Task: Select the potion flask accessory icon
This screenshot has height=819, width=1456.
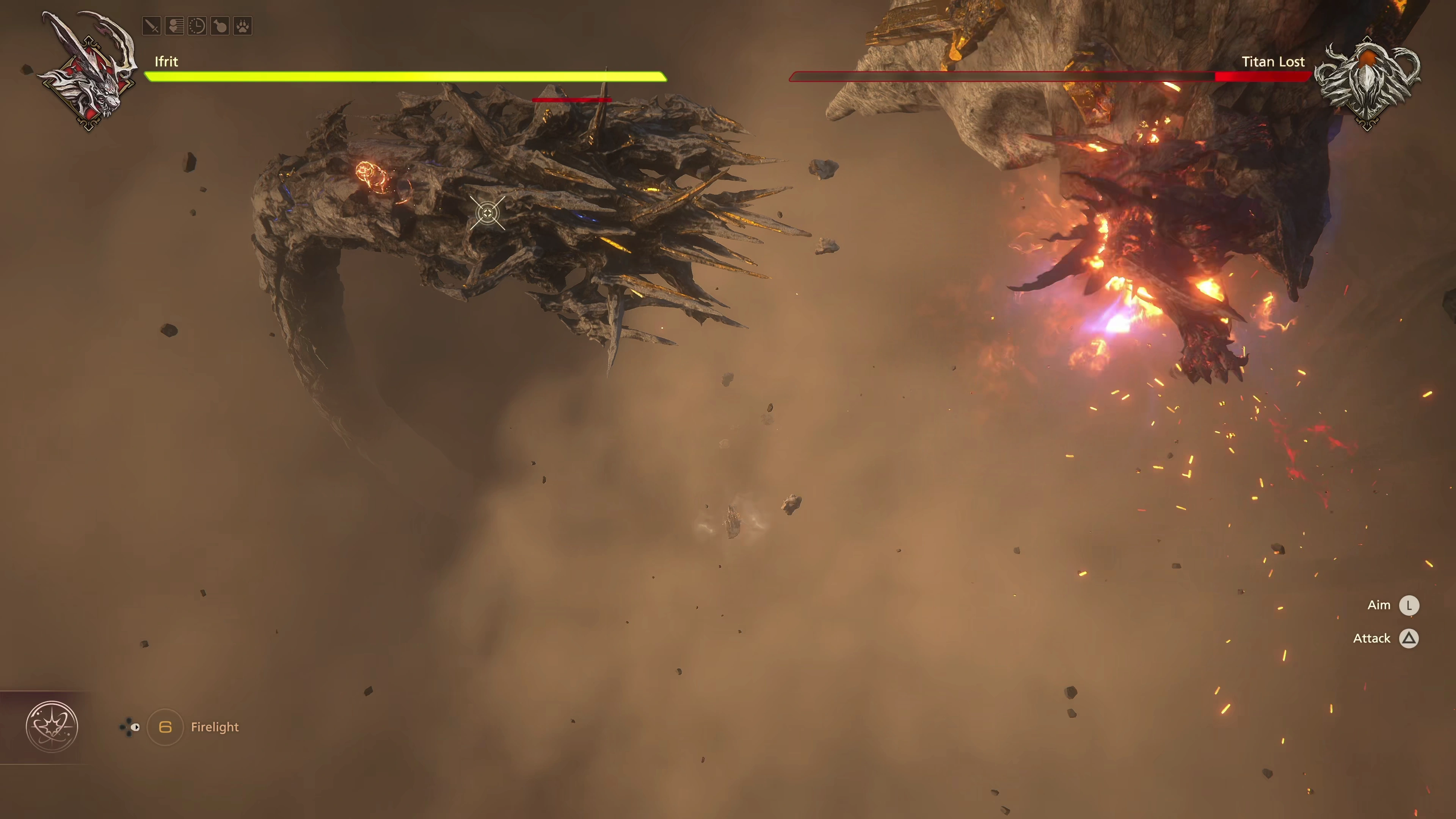Action: [x=220, y=26]
